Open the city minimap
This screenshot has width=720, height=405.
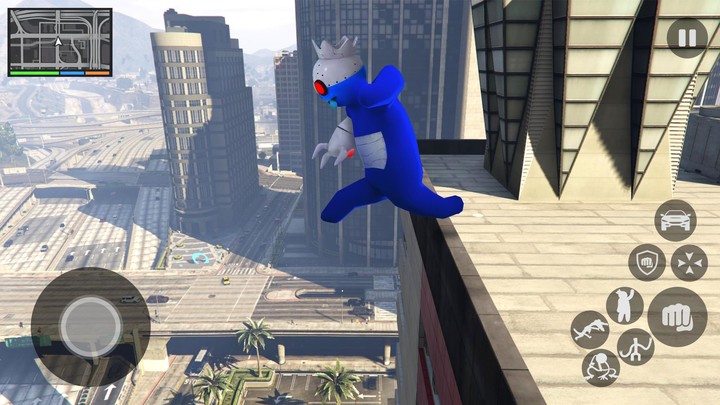pyautogui.click(x=60, y=40)
